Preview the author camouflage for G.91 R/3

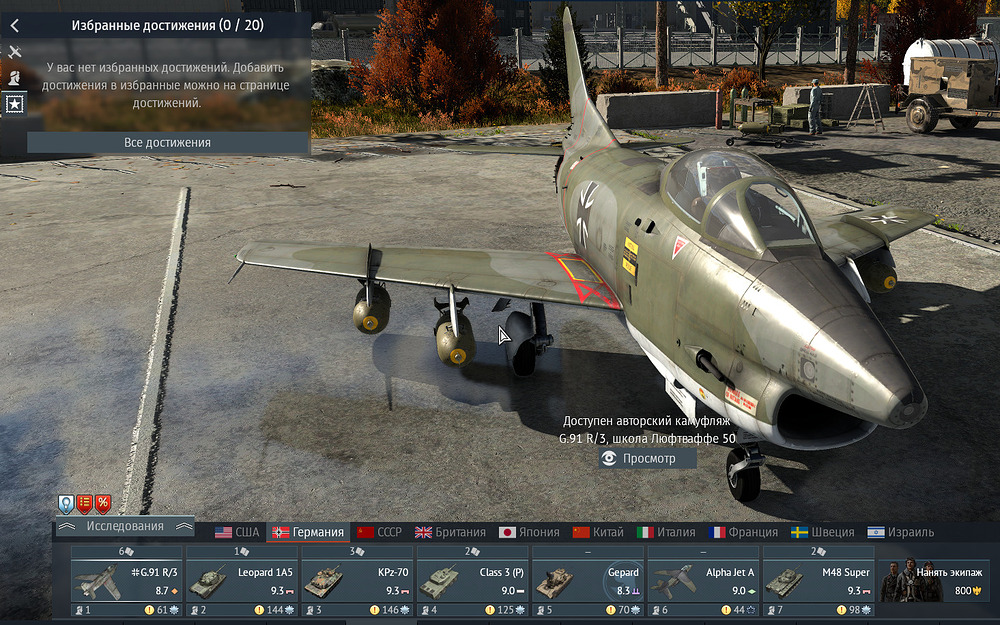[x=648, y=458]
